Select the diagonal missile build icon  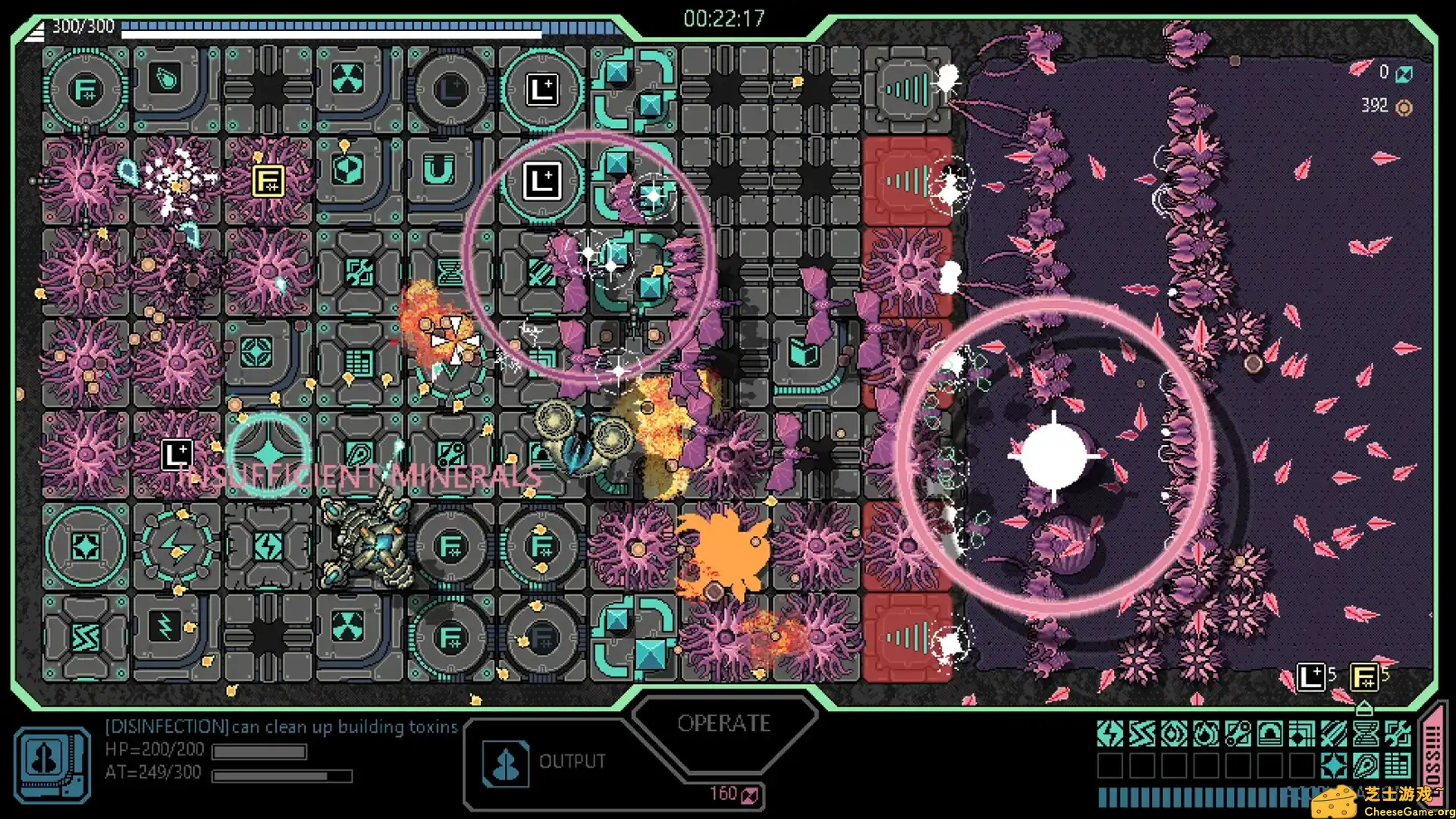pyautogui.click(x=1334, y=734)
